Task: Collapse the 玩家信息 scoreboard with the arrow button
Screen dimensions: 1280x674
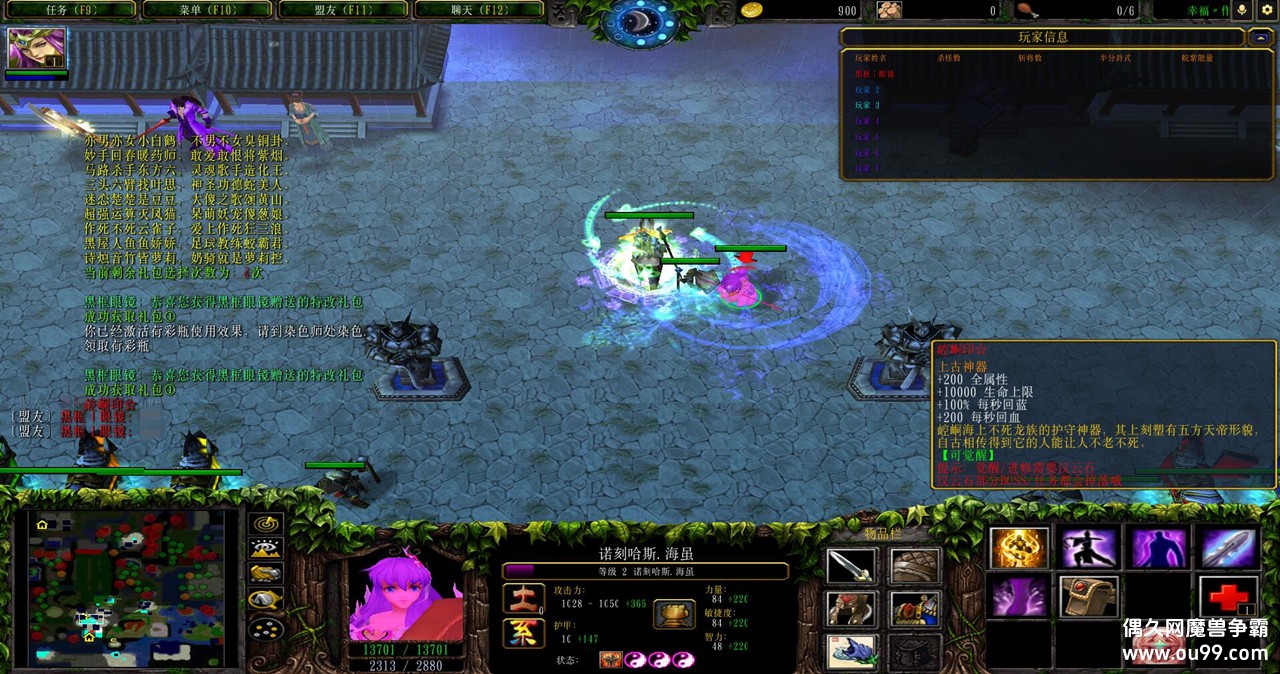Action: 1260,37
